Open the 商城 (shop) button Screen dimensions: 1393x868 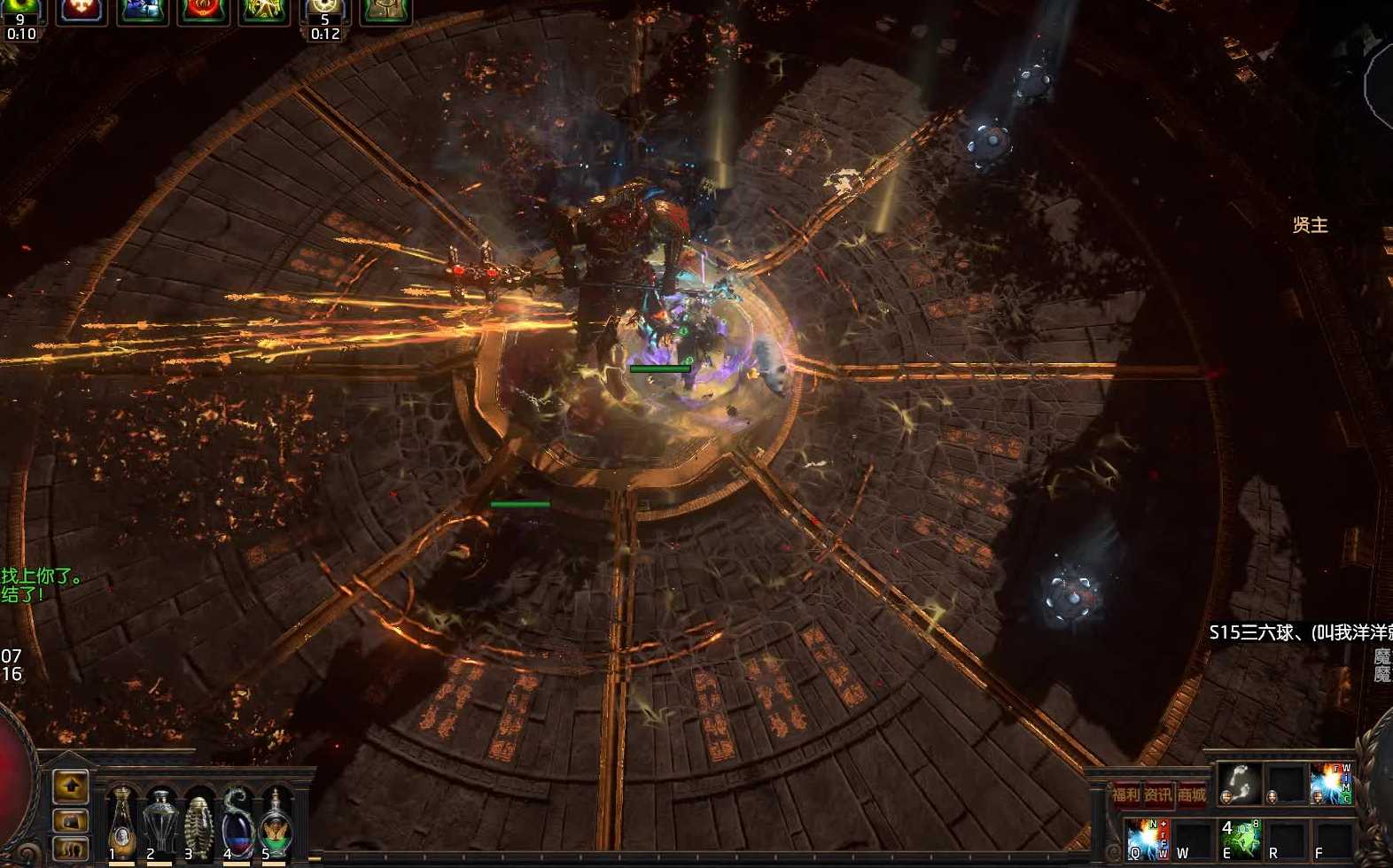[x=1191, y=794]
